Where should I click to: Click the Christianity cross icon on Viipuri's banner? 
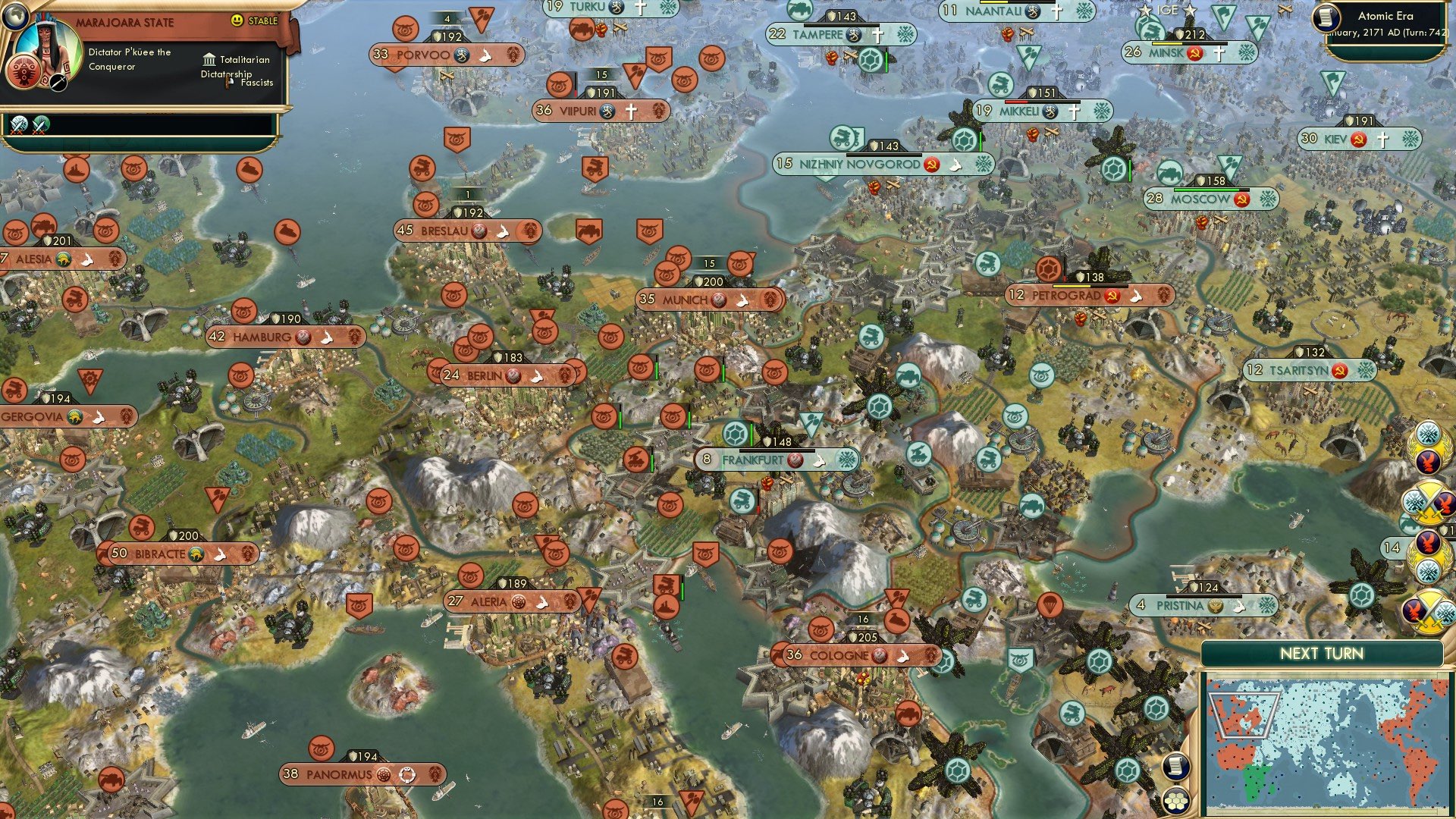[x=632, y=110]
